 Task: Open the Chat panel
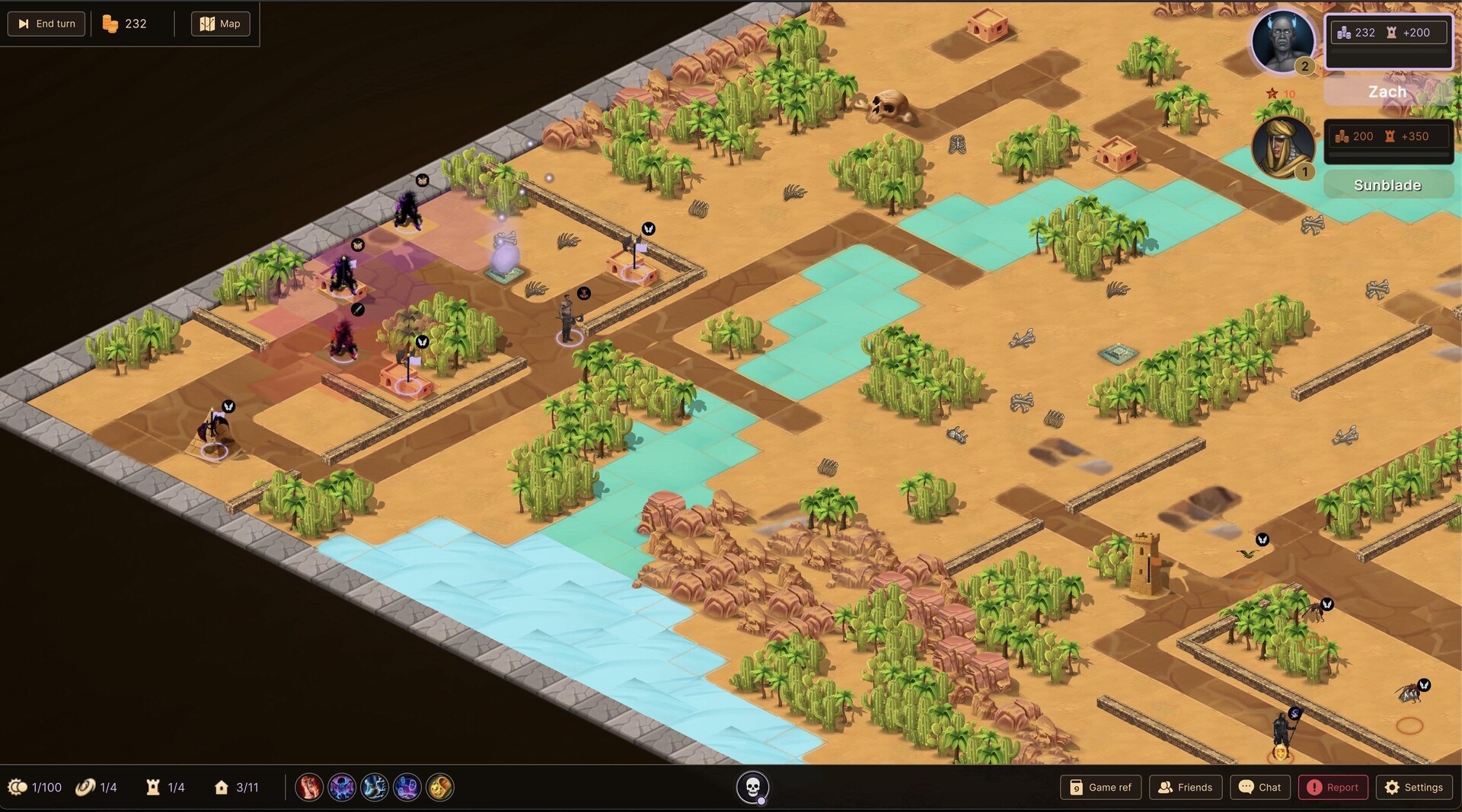[x=1260, y=788]
